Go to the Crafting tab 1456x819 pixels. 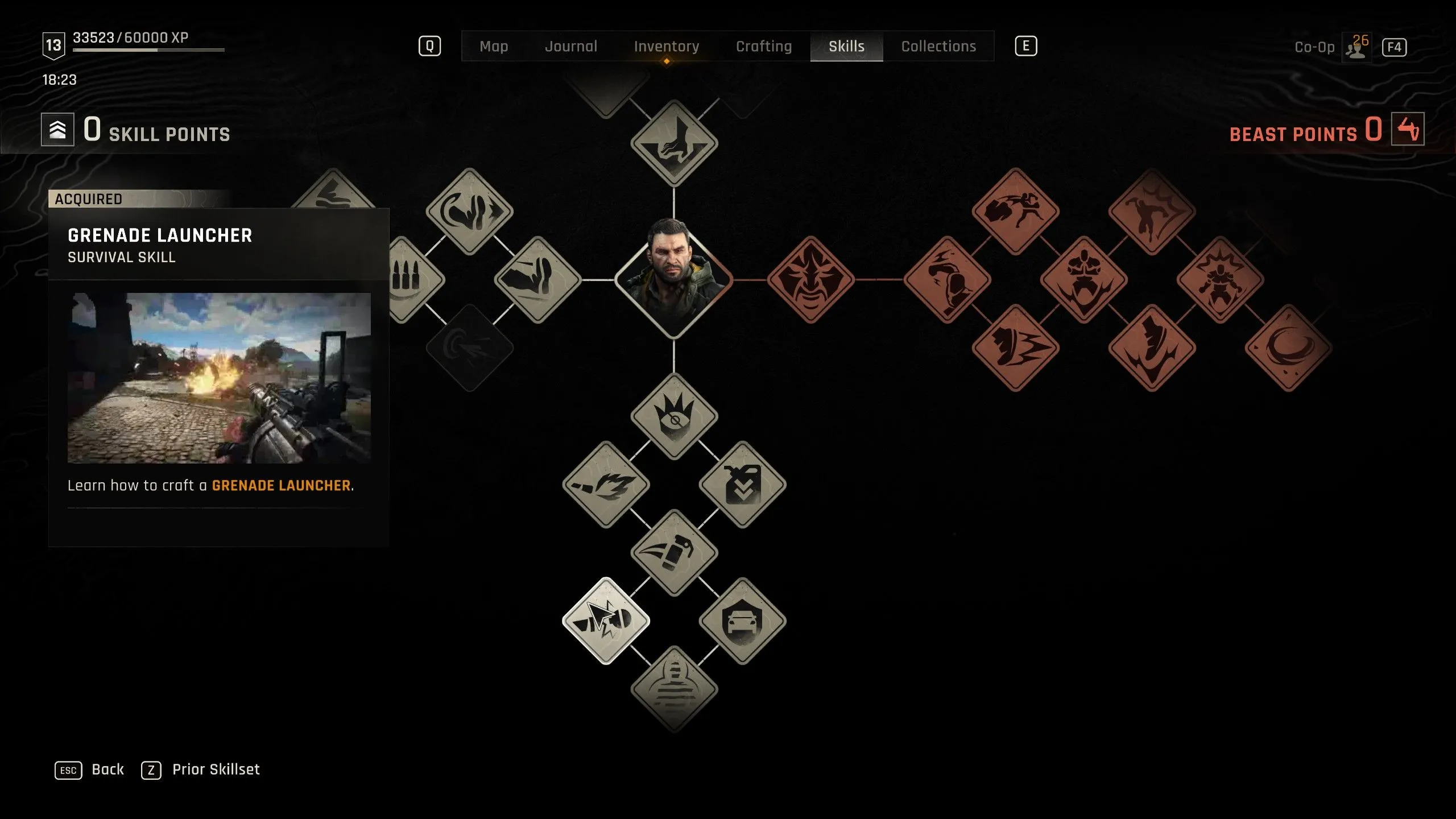pos(763,47)
